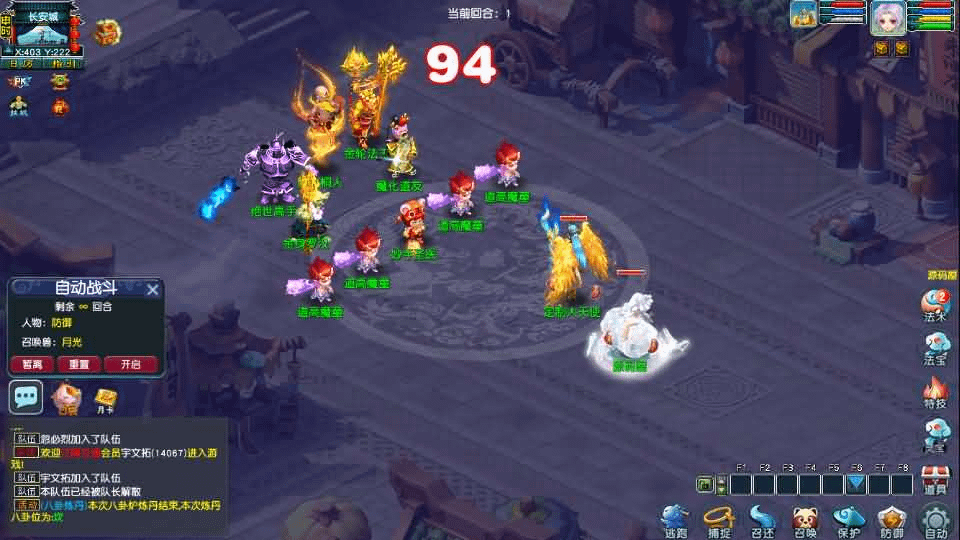Choose the 逃跑 flee command

[x=675, y=520]
